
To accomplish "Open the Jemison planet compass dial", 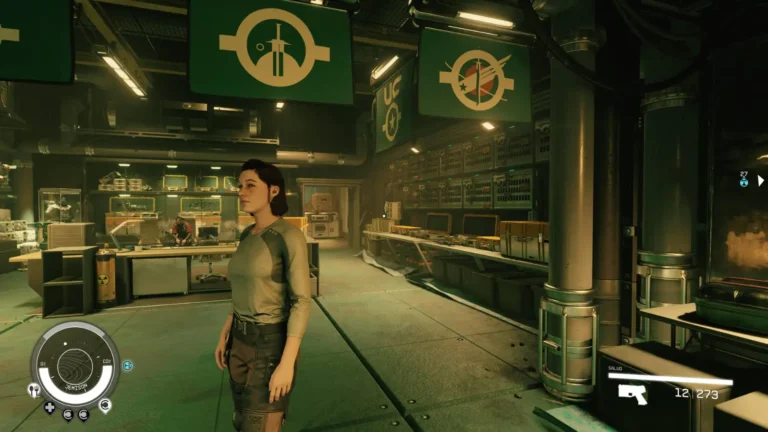I will tap(75, 364).
